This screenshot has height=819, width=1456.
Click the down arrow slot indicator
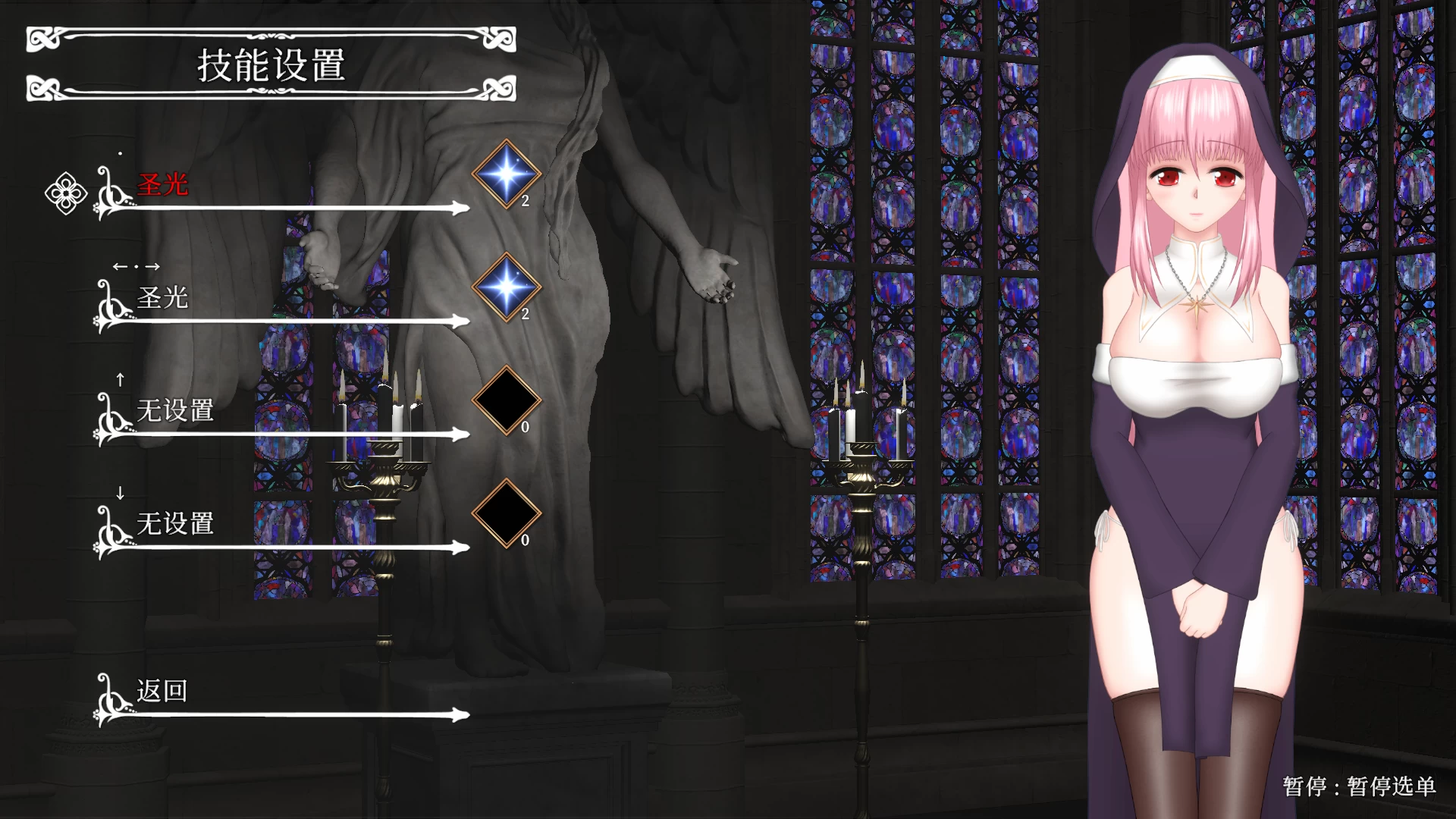[x=118, y=493]
